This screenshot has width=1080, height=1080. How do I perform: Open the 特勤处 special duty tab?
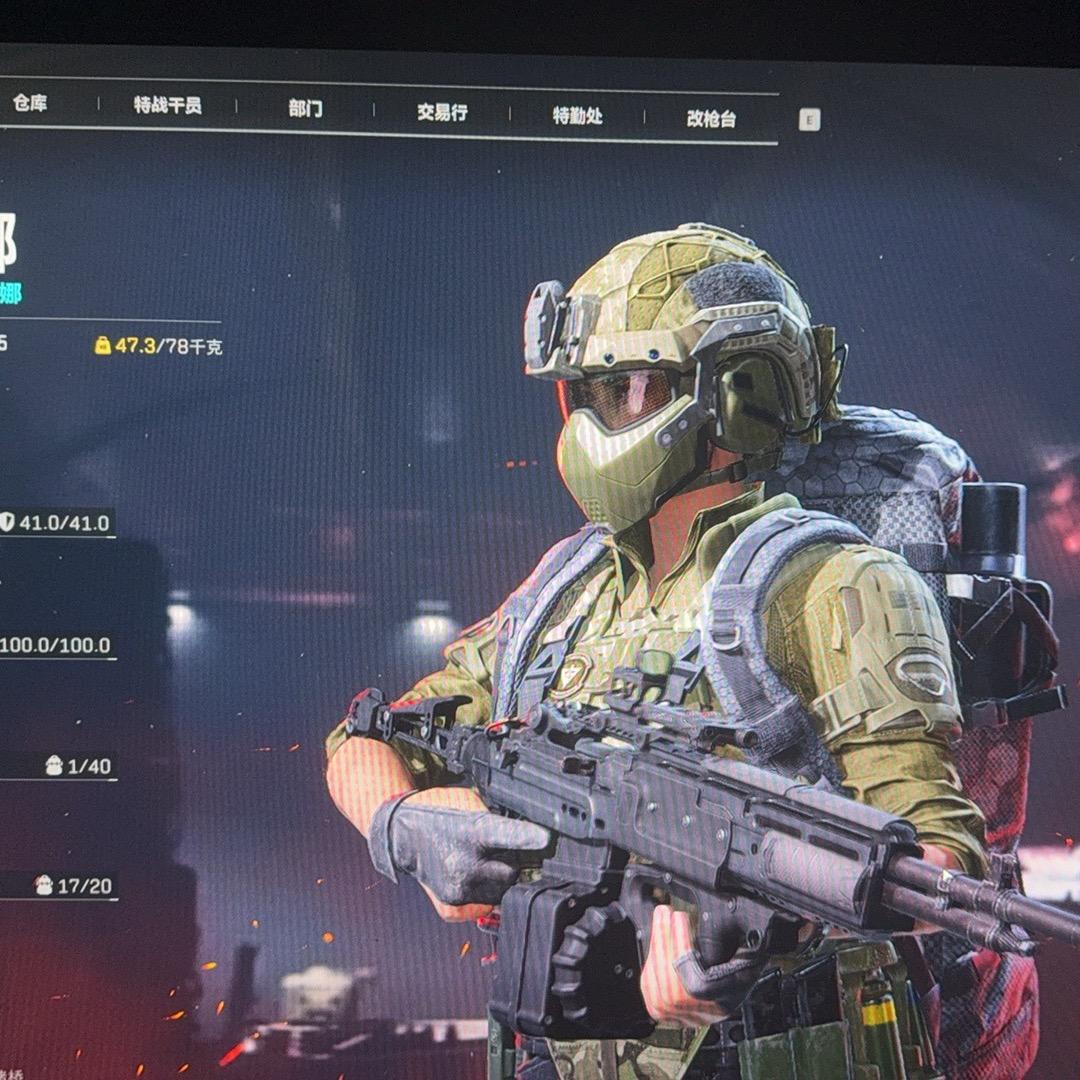577,115
